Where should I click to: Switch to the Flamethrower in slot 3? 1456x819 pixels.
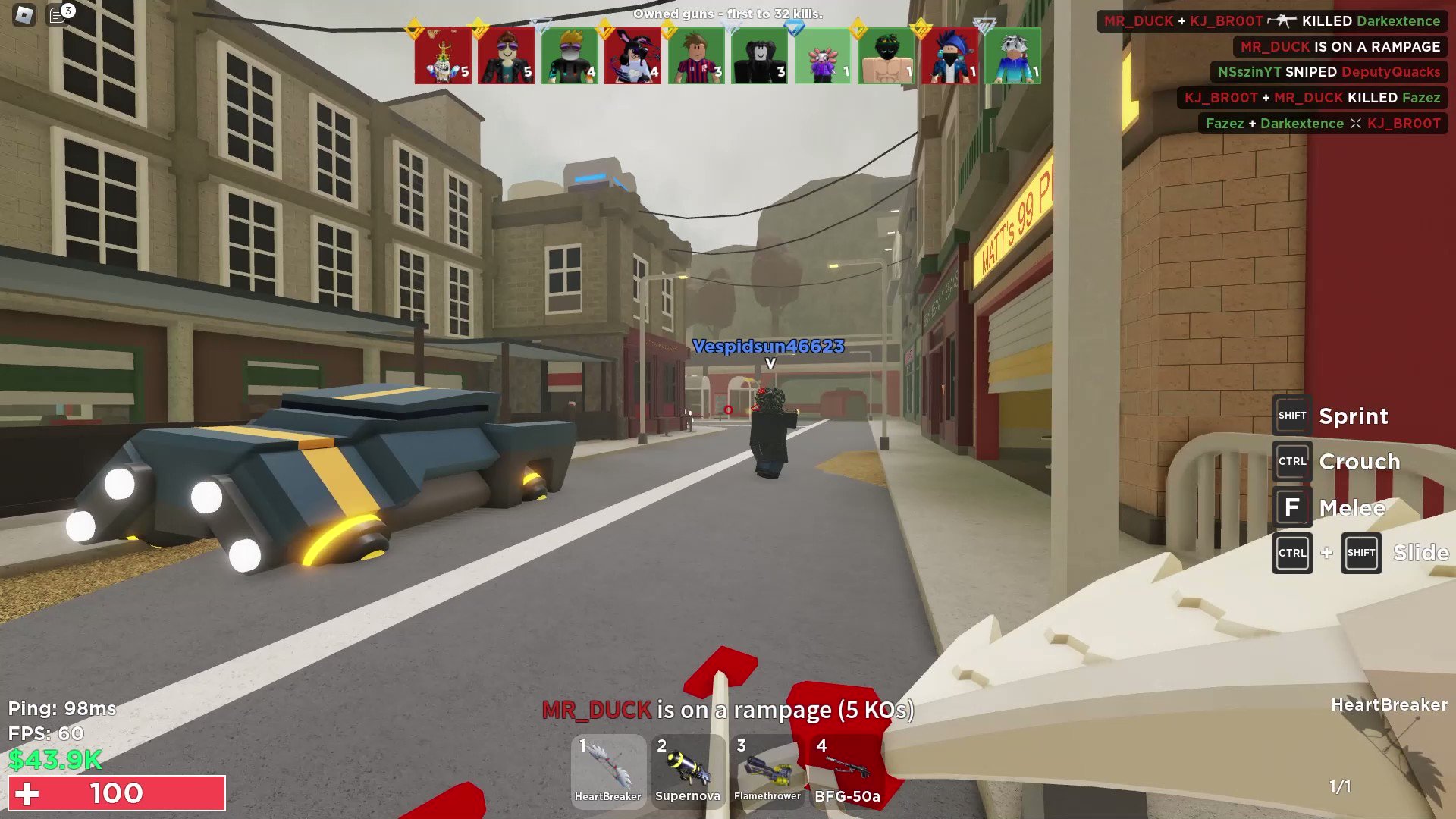coord(767,770)
